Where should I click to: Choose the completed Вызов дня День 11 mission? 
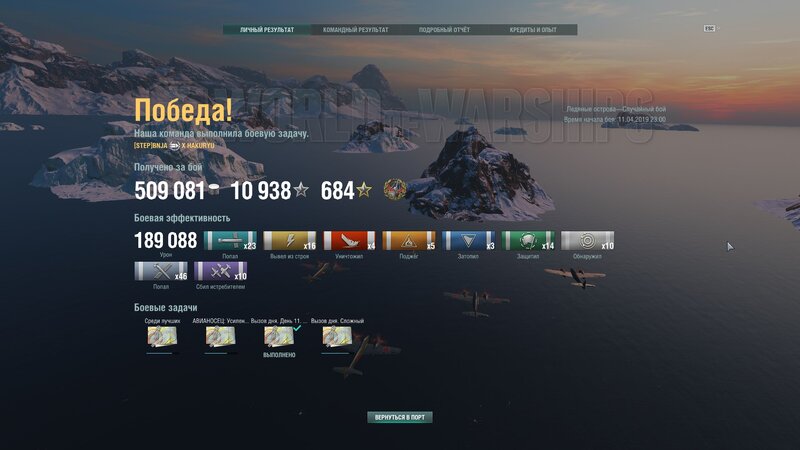(279, 337)
